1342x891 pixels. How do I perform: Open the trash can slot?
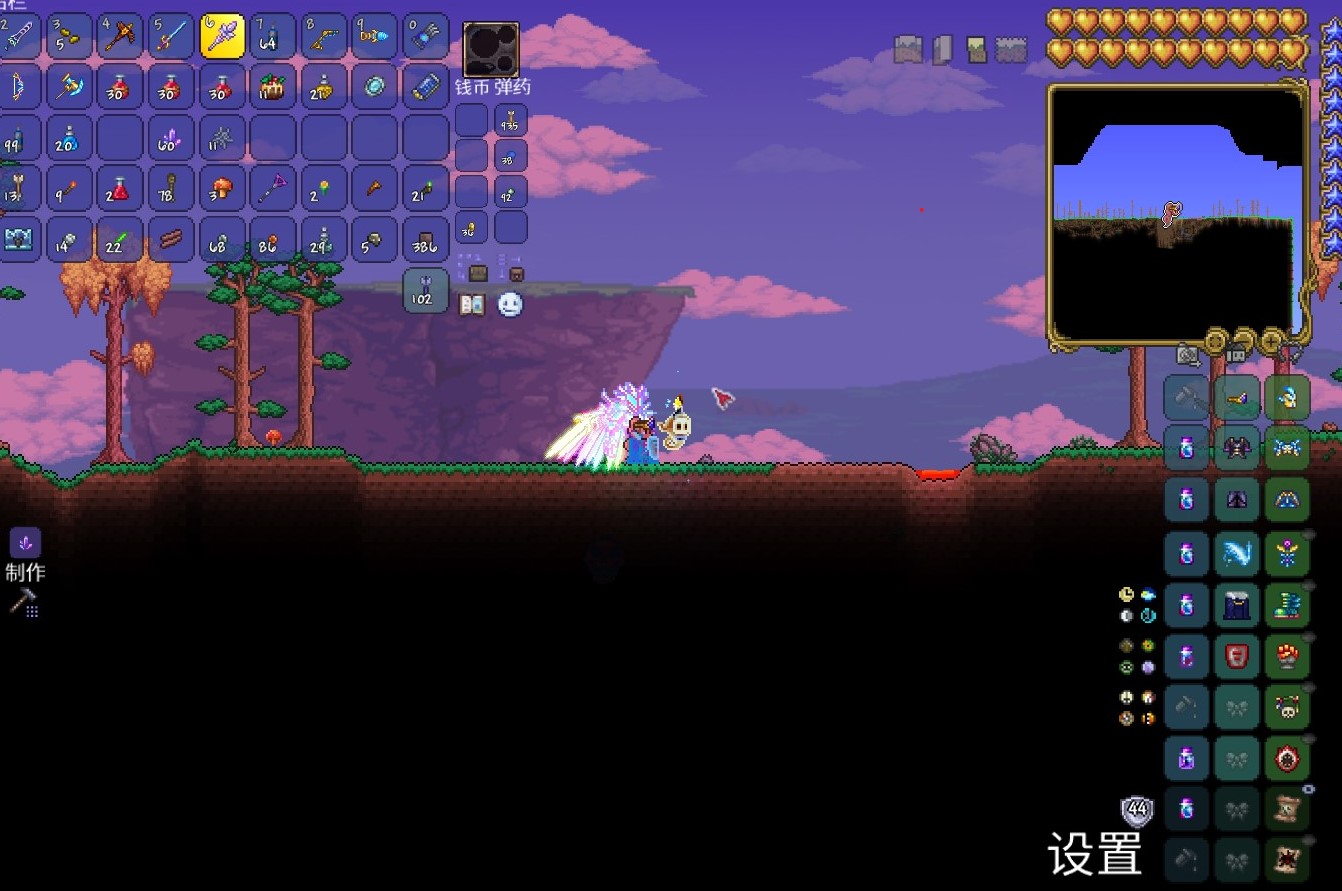[425, 290]
